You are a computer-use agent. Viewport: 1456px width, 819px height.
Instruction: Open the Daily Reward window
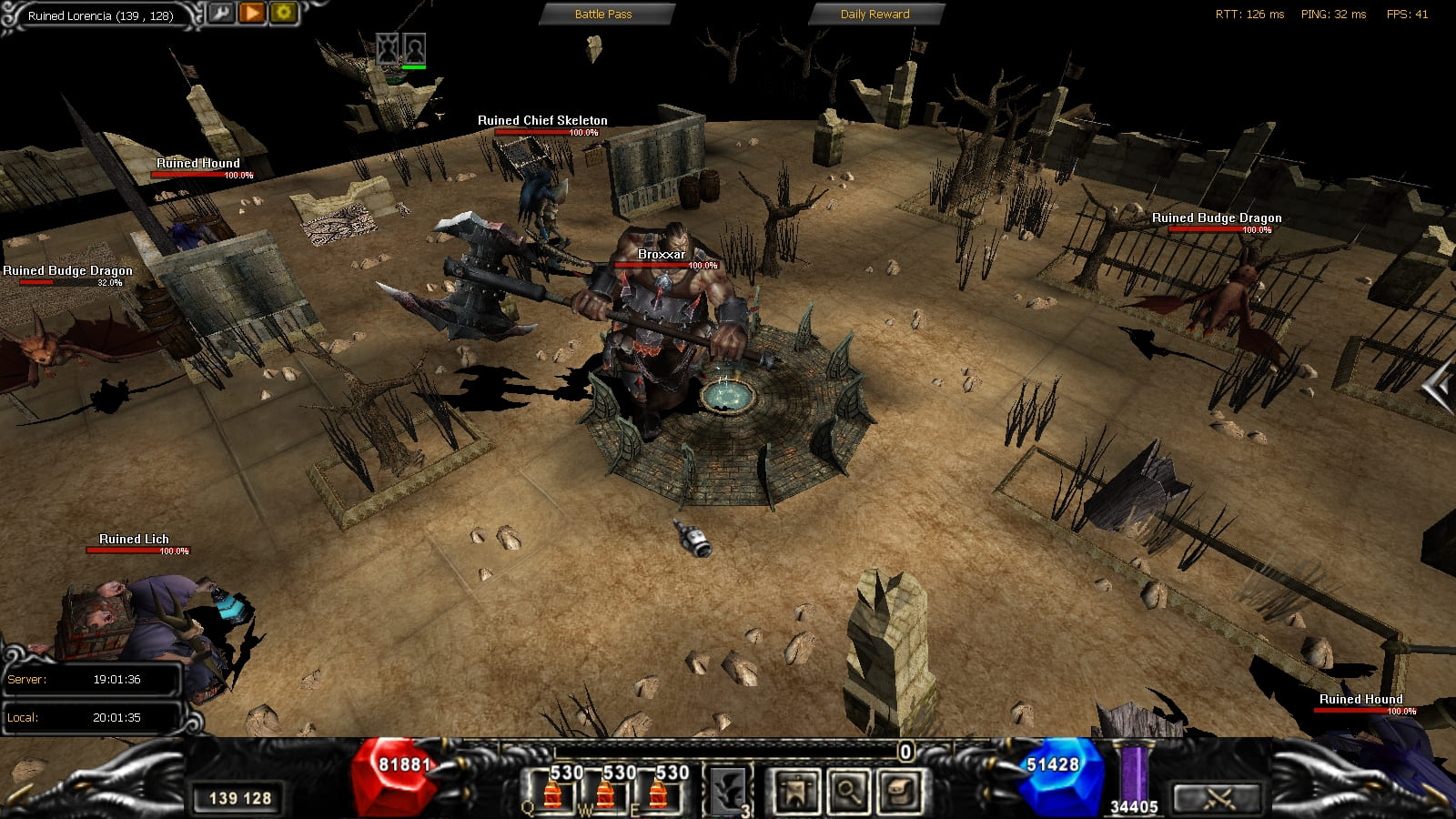coord(875,14)
